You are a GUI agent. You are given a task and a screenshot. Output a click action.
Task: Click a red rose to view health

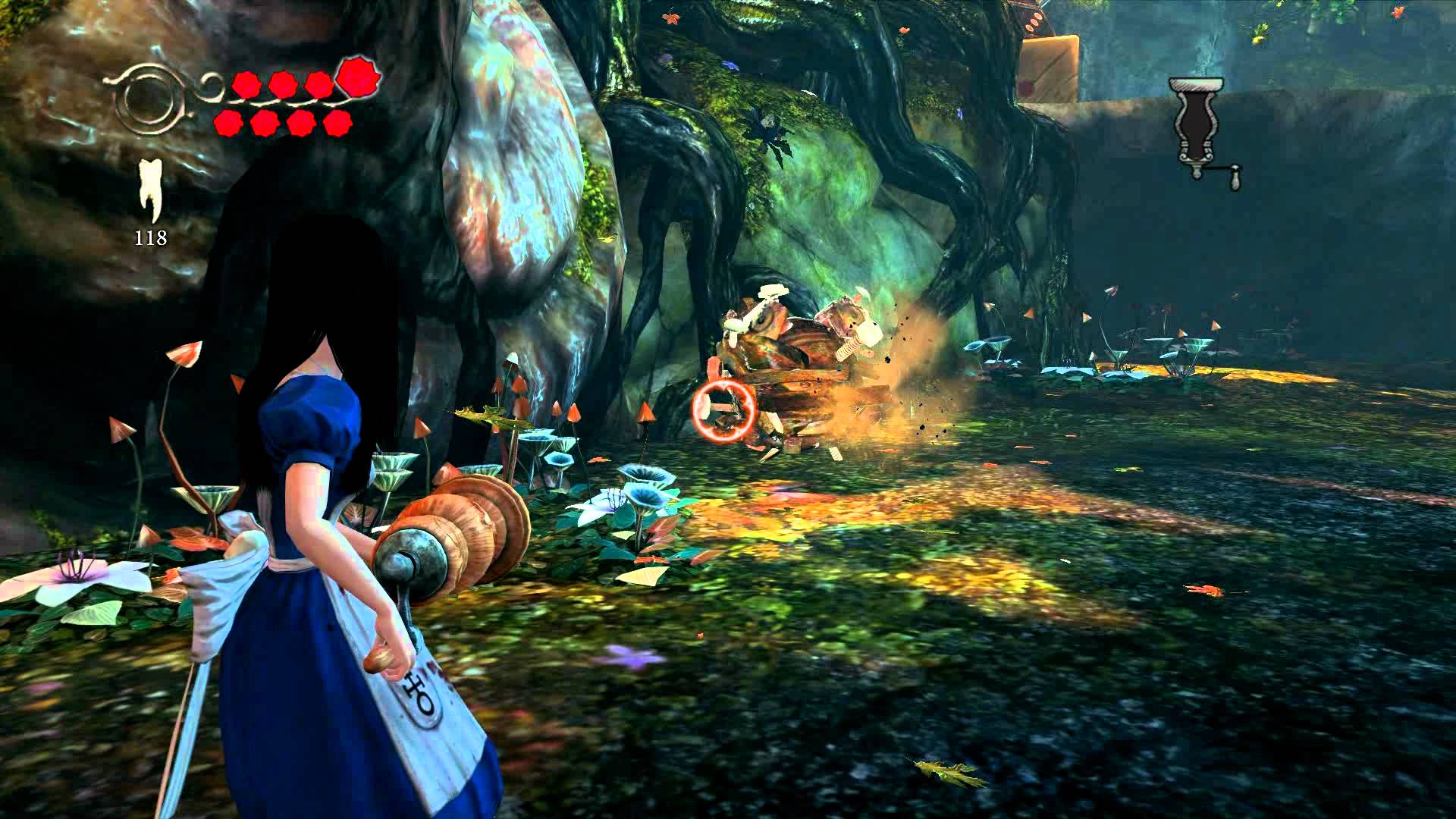pos(284,86)
